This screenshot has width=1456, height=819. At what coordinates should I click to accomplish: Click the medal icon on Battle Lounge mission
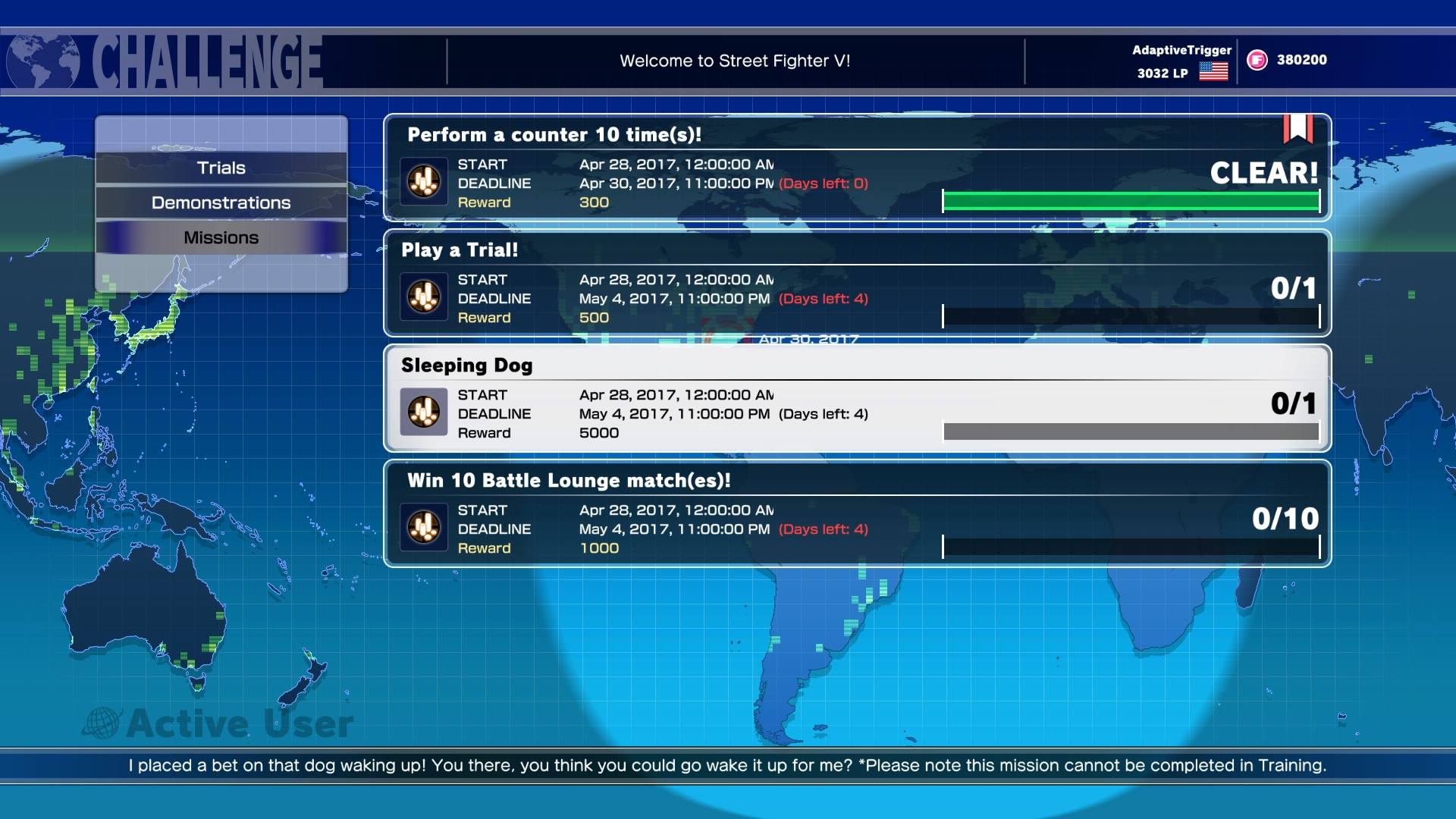(x=423, y=529)
